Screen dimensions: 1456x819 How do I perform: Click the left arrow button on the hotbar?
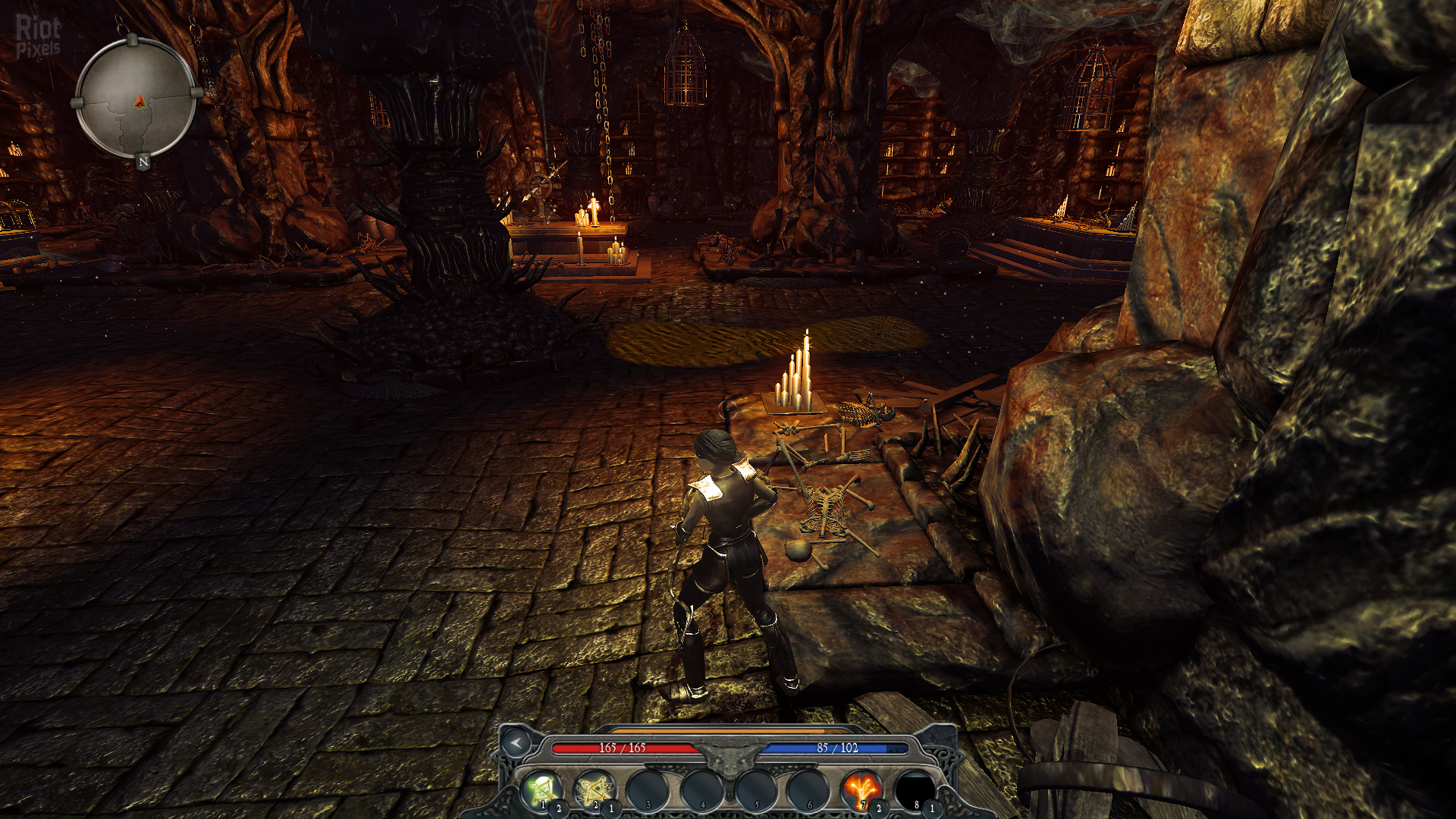click(516, 743)
